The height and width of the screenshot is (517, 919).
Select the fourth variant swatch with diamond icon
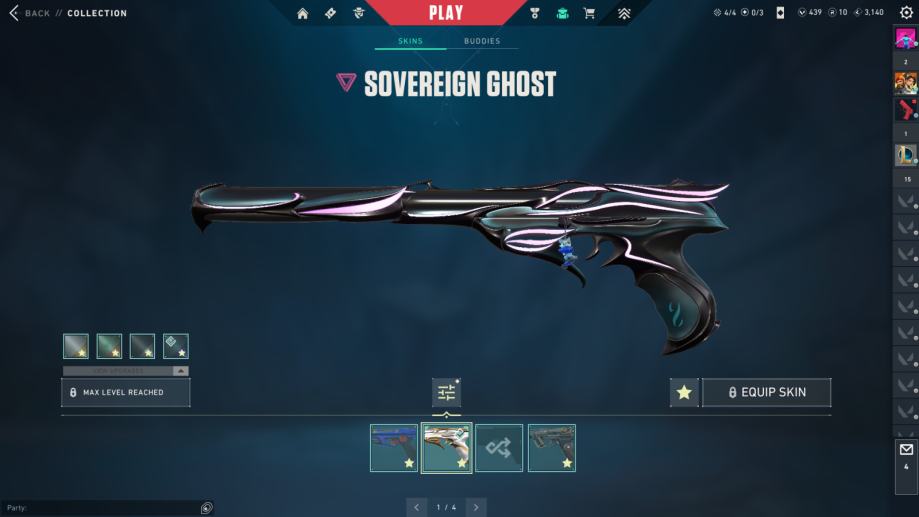click(176, 346)
